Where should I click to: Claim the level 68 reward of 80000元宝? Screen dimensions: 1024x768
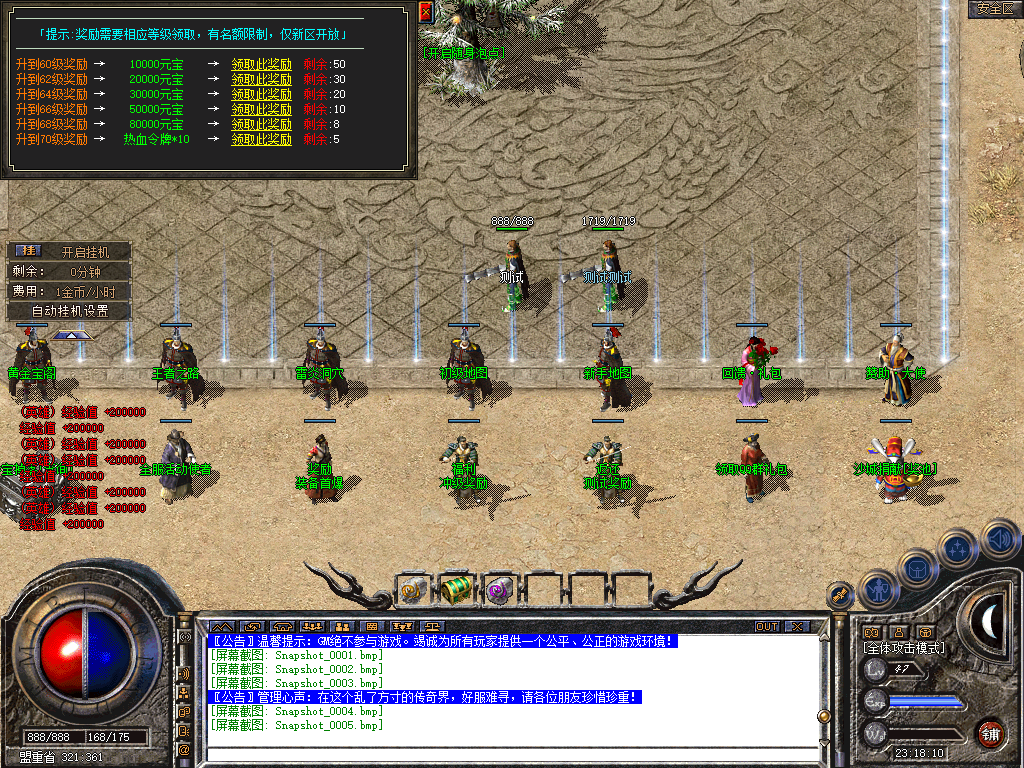coord(262,124)
